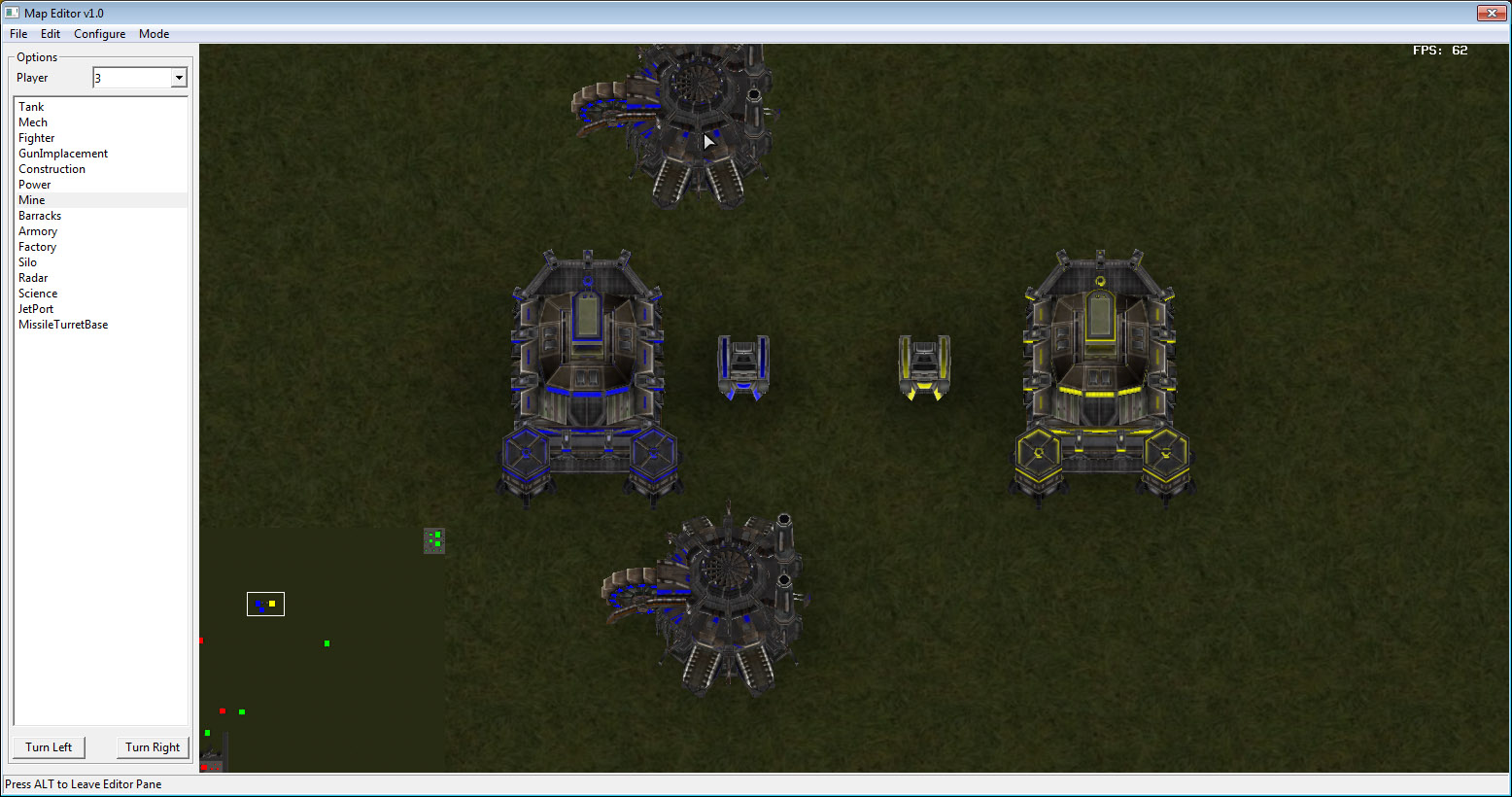Select MissileTurretBase at the list bottom

click(62, 324)
